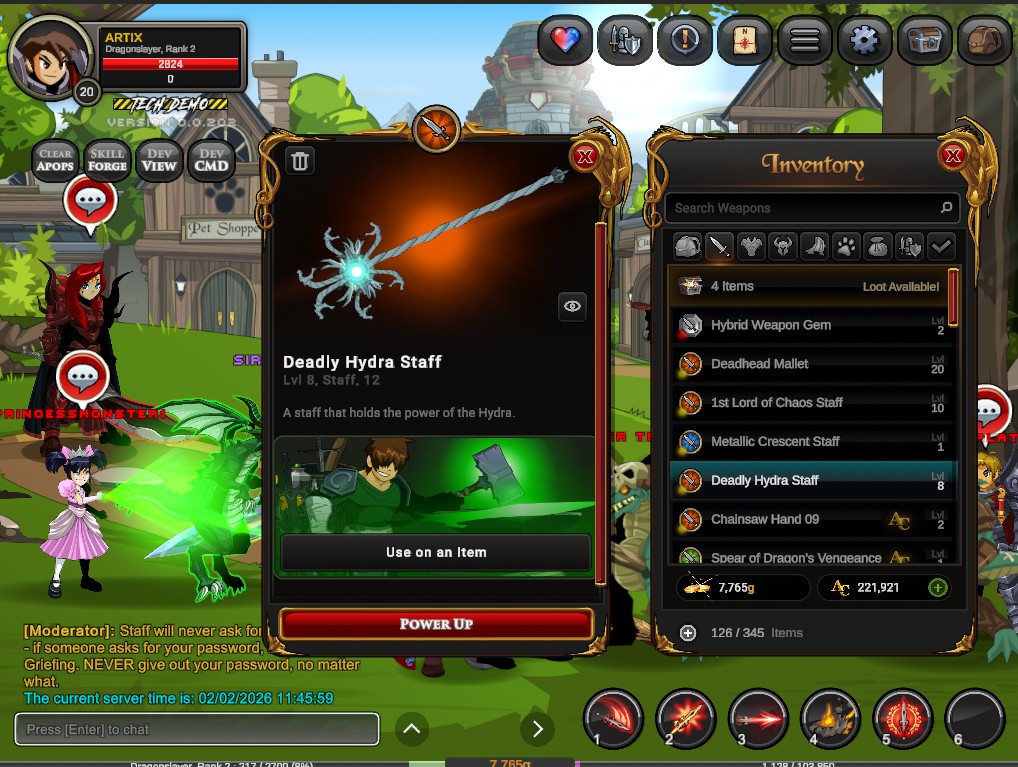This screenshot has width=1018, height=767.
Task: Toggle the eye preview icon
Action: pyautogui.click(x=572, y=307)
